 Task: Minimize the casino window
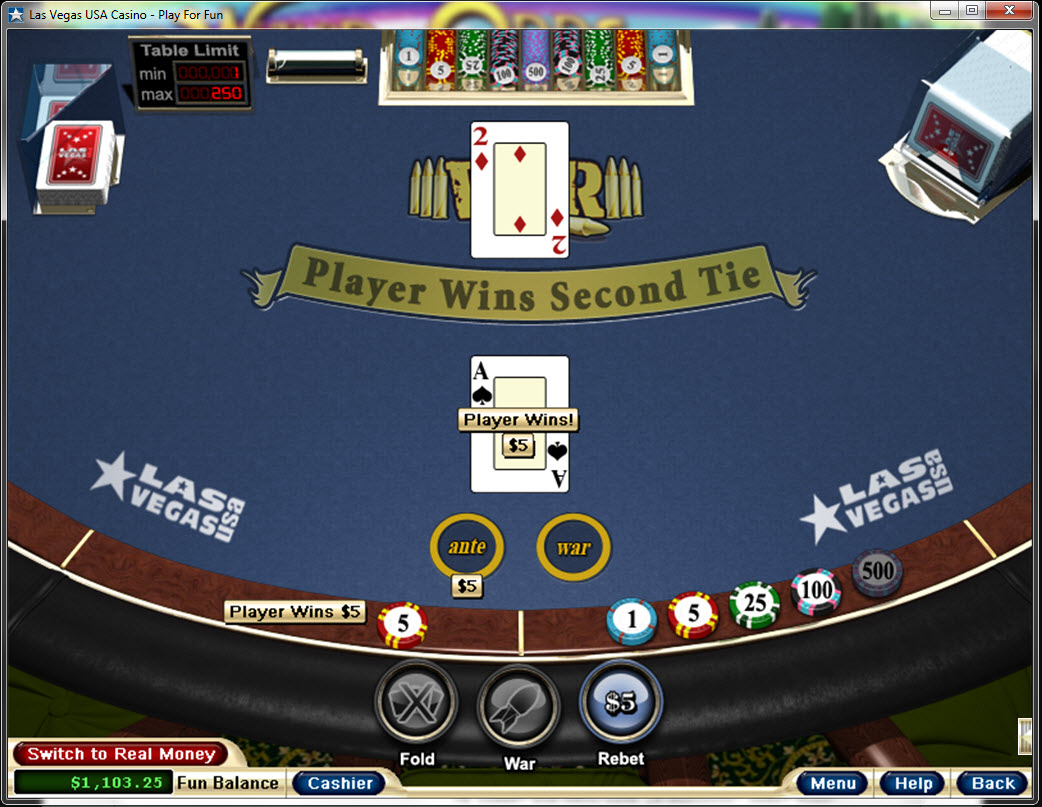pos(945,10)
